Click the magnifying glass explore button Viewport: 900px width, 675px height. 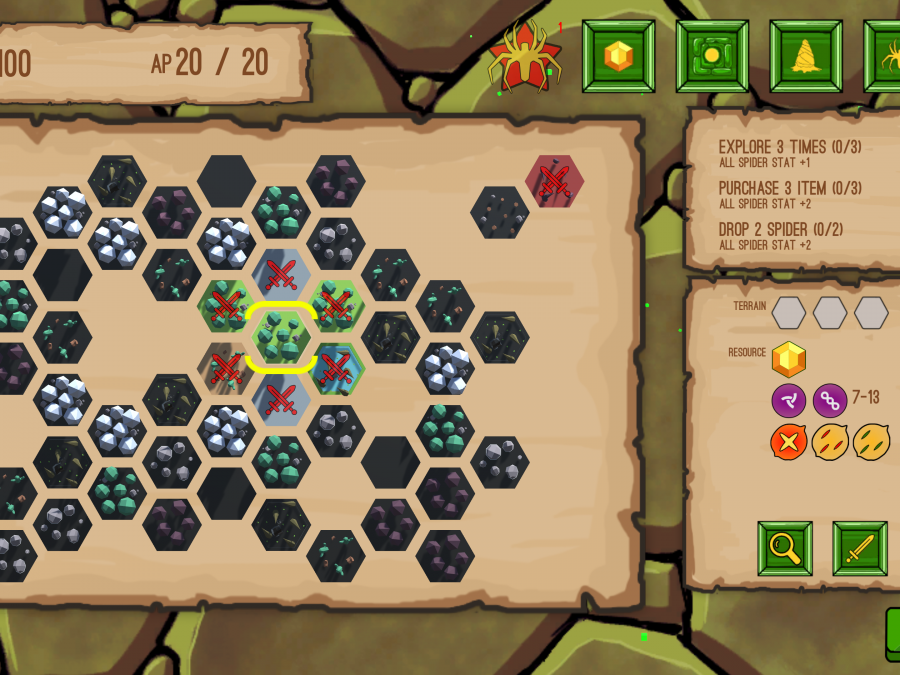pyautogui.click(x=785, y=548)
